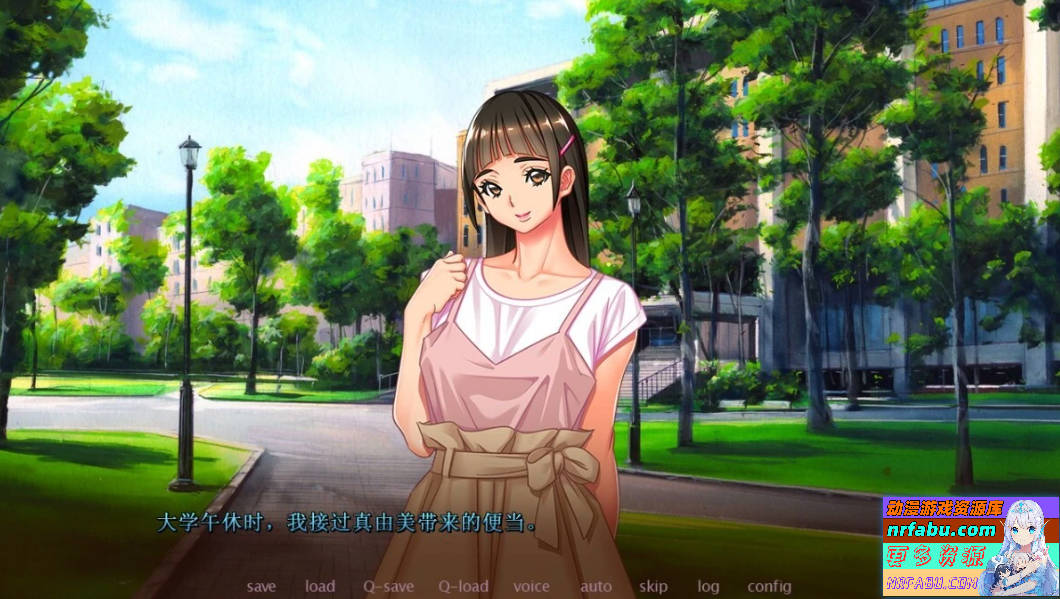
Task: Show the dialogue log
Action: pyautogui.click(x=708, y=587)
